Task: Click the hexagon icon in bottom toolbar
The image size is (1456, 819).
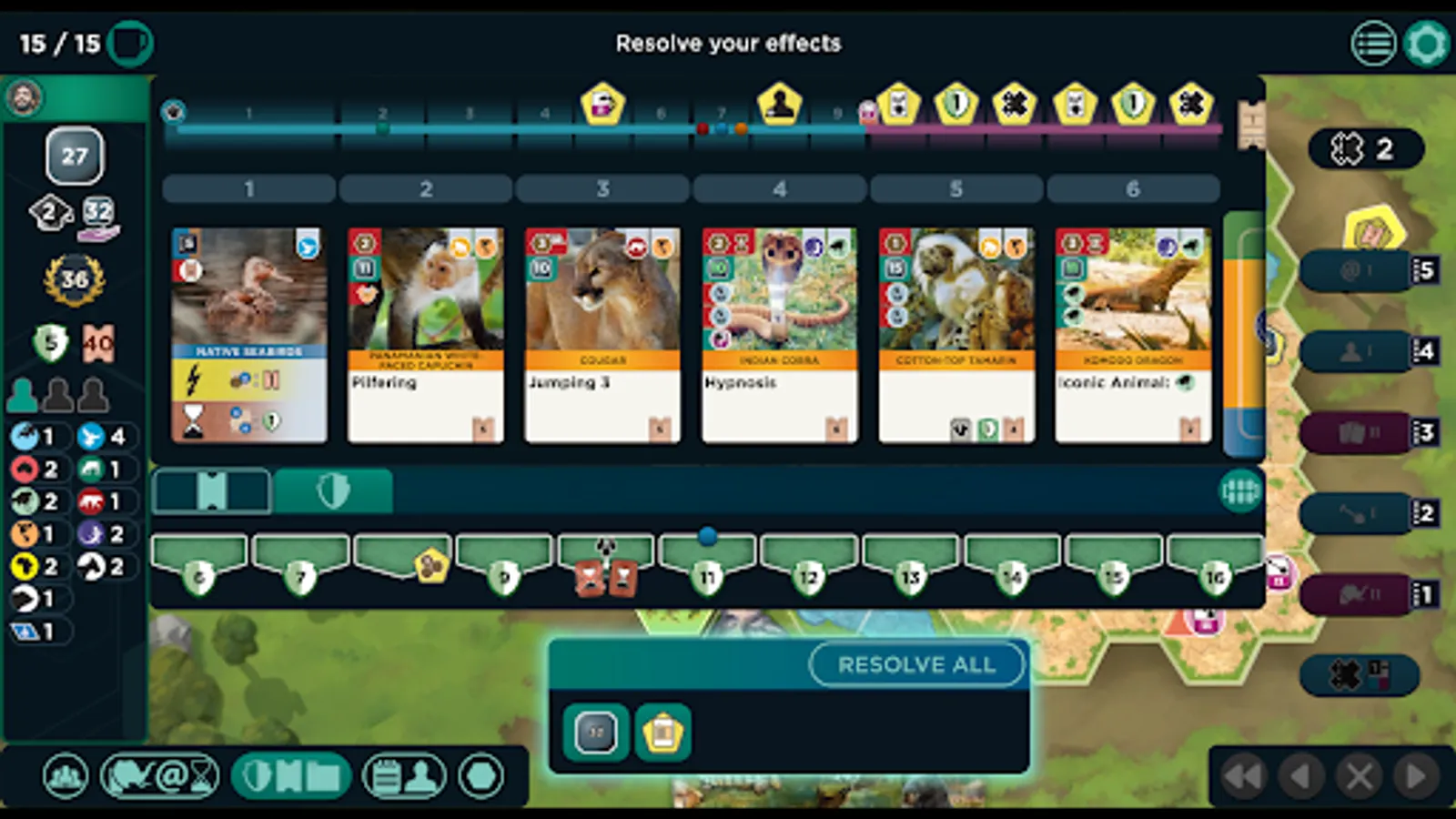Action: pos(480,775)
